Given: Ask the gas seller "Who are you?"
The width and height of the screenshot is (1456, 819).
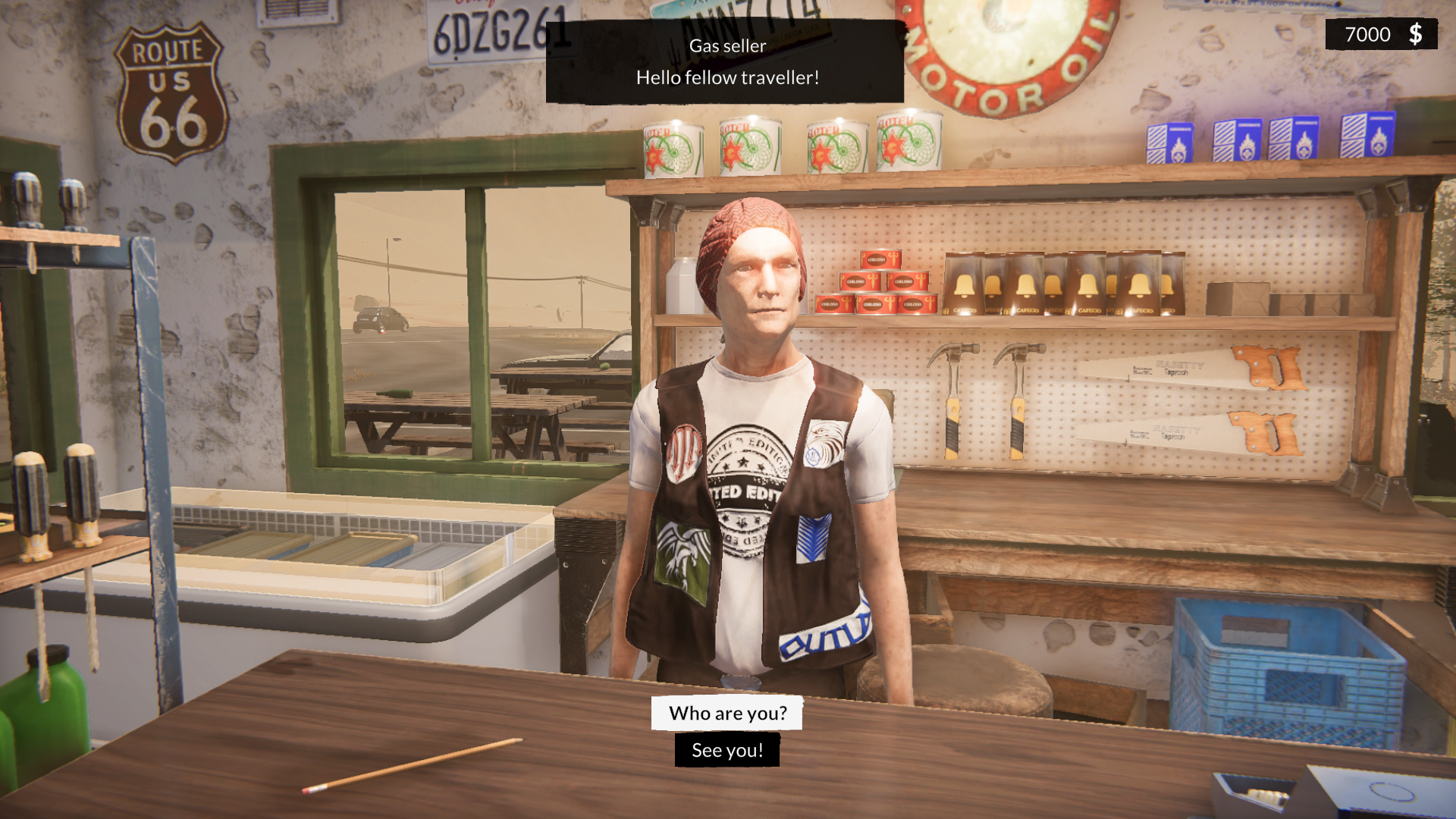Looking at the screenshot, I should pos(727,713).
